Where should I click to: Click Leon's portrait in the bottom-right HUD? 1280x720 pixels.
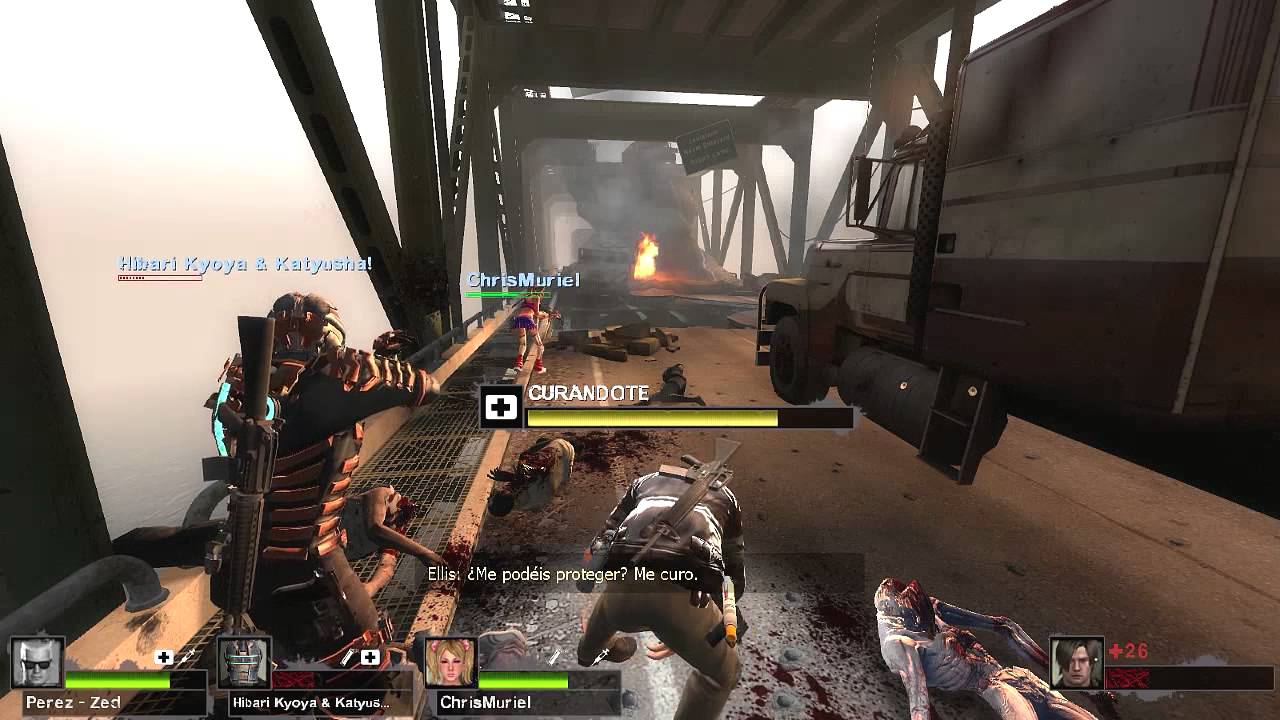click(x=1076, y=663)
